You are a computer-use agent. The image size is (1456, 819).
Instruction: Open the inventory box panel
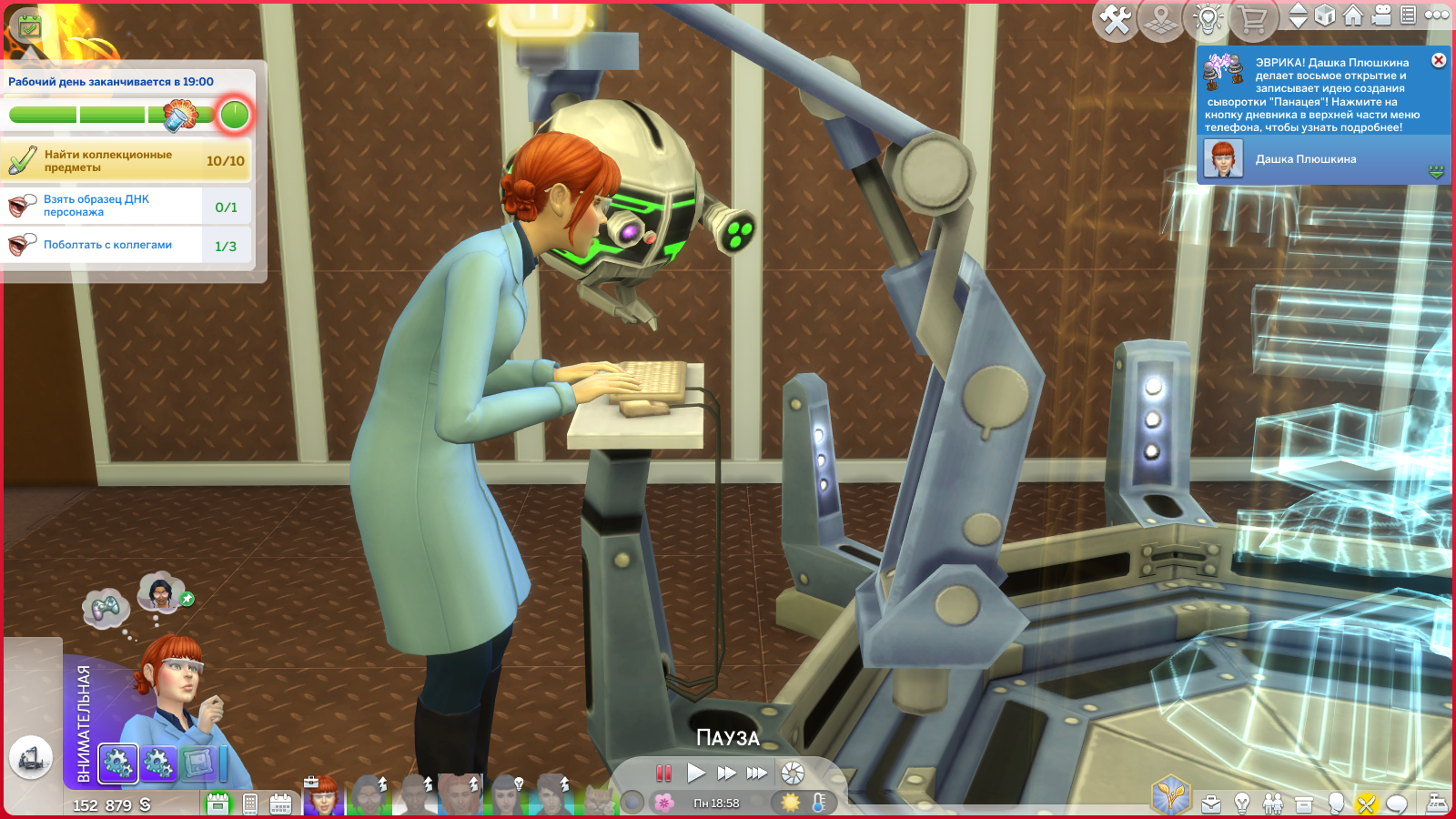(1304, 804)
